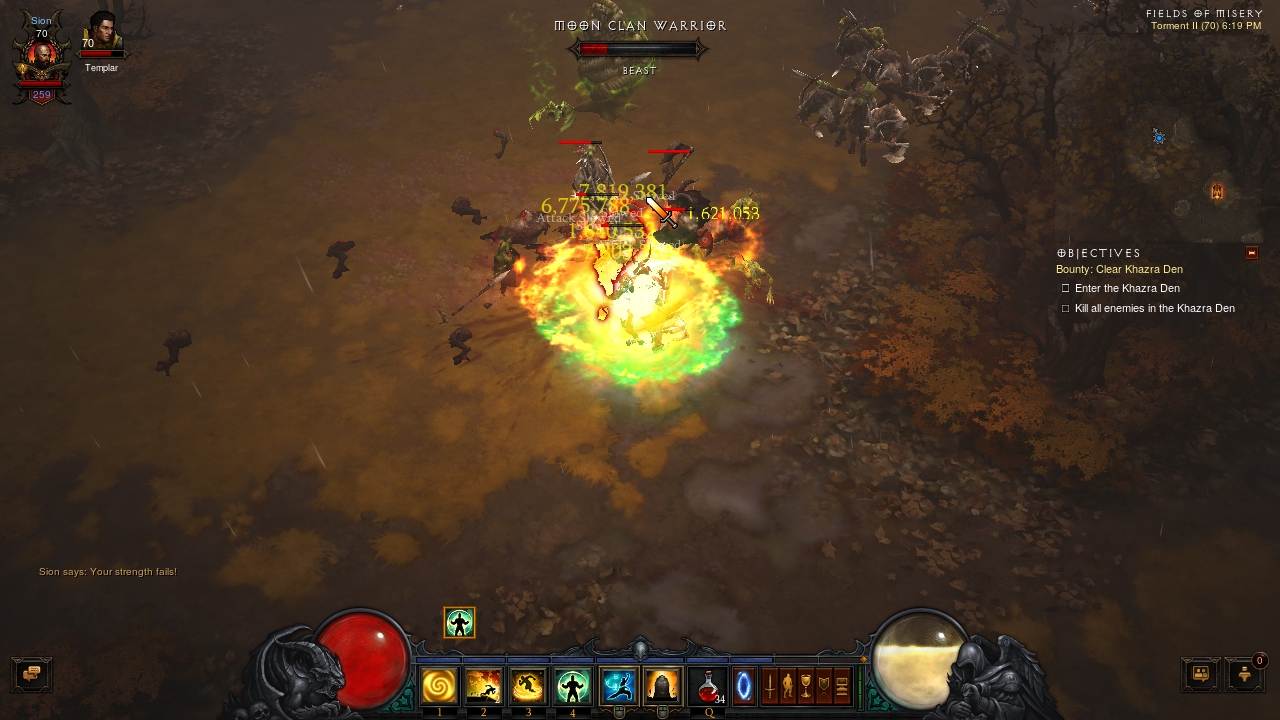Image resolution: width=1280 pixels, height=720 pixels.
Task: Activate the orange bell right-mouse skill
Action: [662, 686]
